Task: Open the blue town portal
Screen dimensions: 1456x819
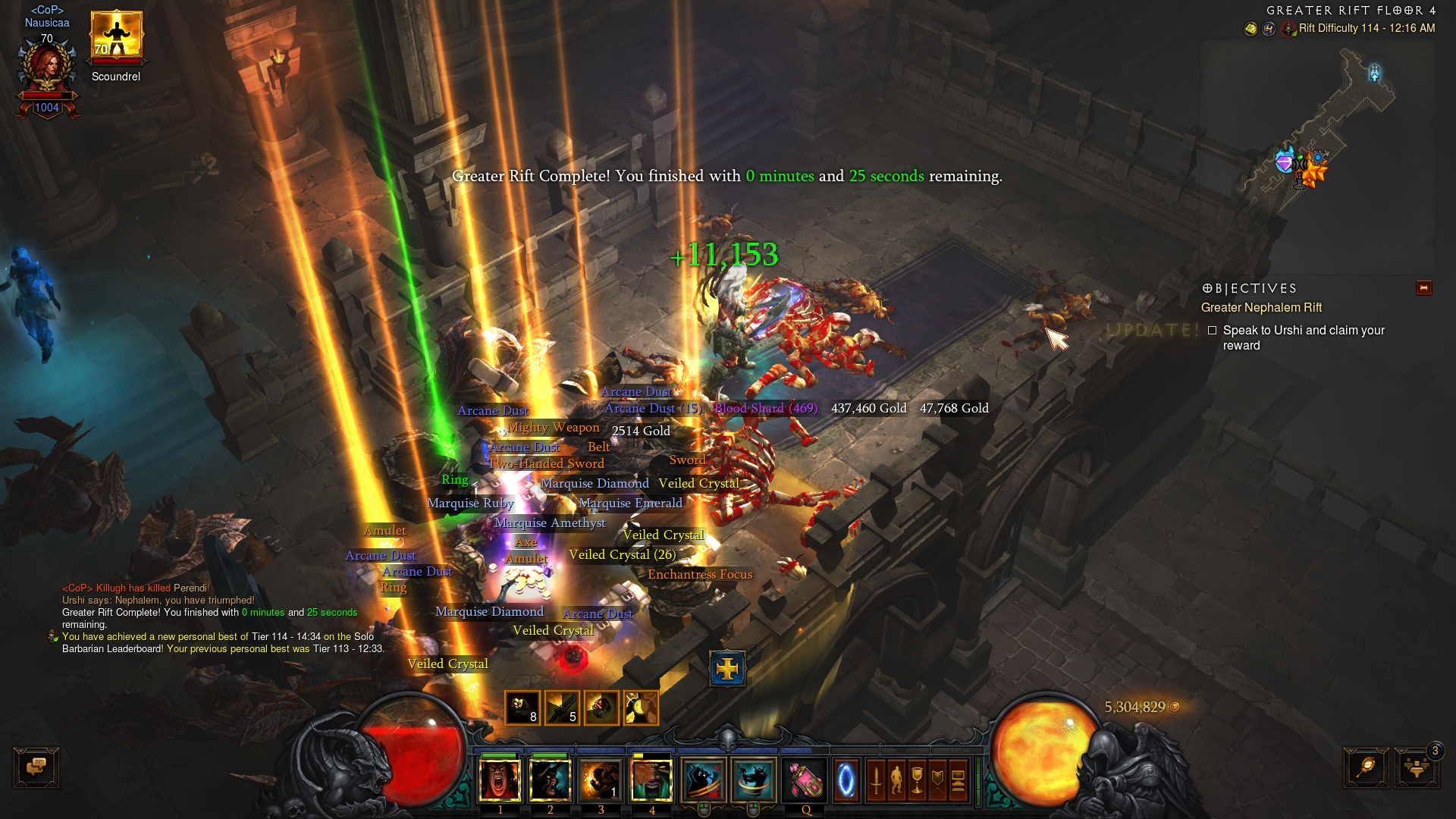Action: 846,780
